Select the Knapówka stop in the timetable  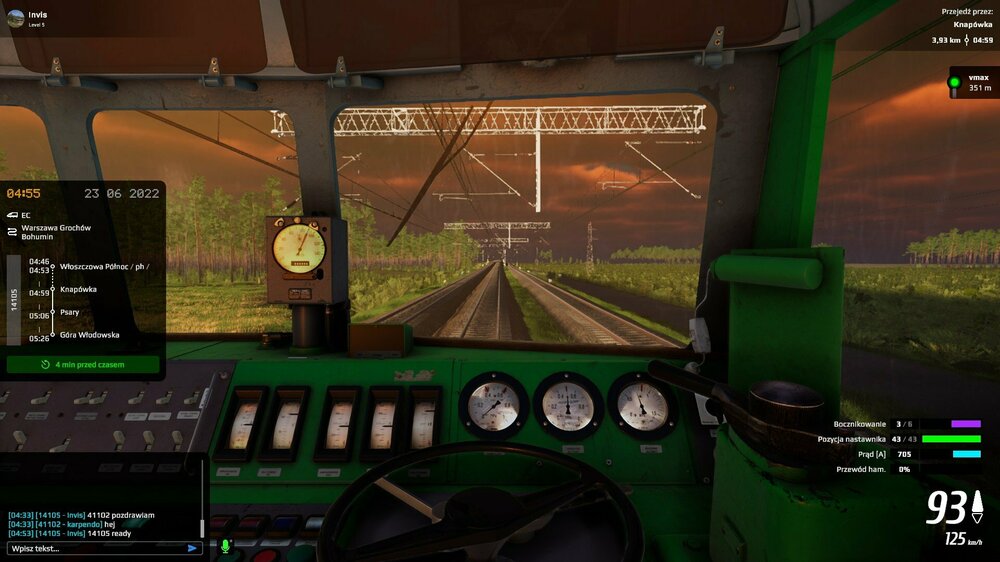[78, 289]
